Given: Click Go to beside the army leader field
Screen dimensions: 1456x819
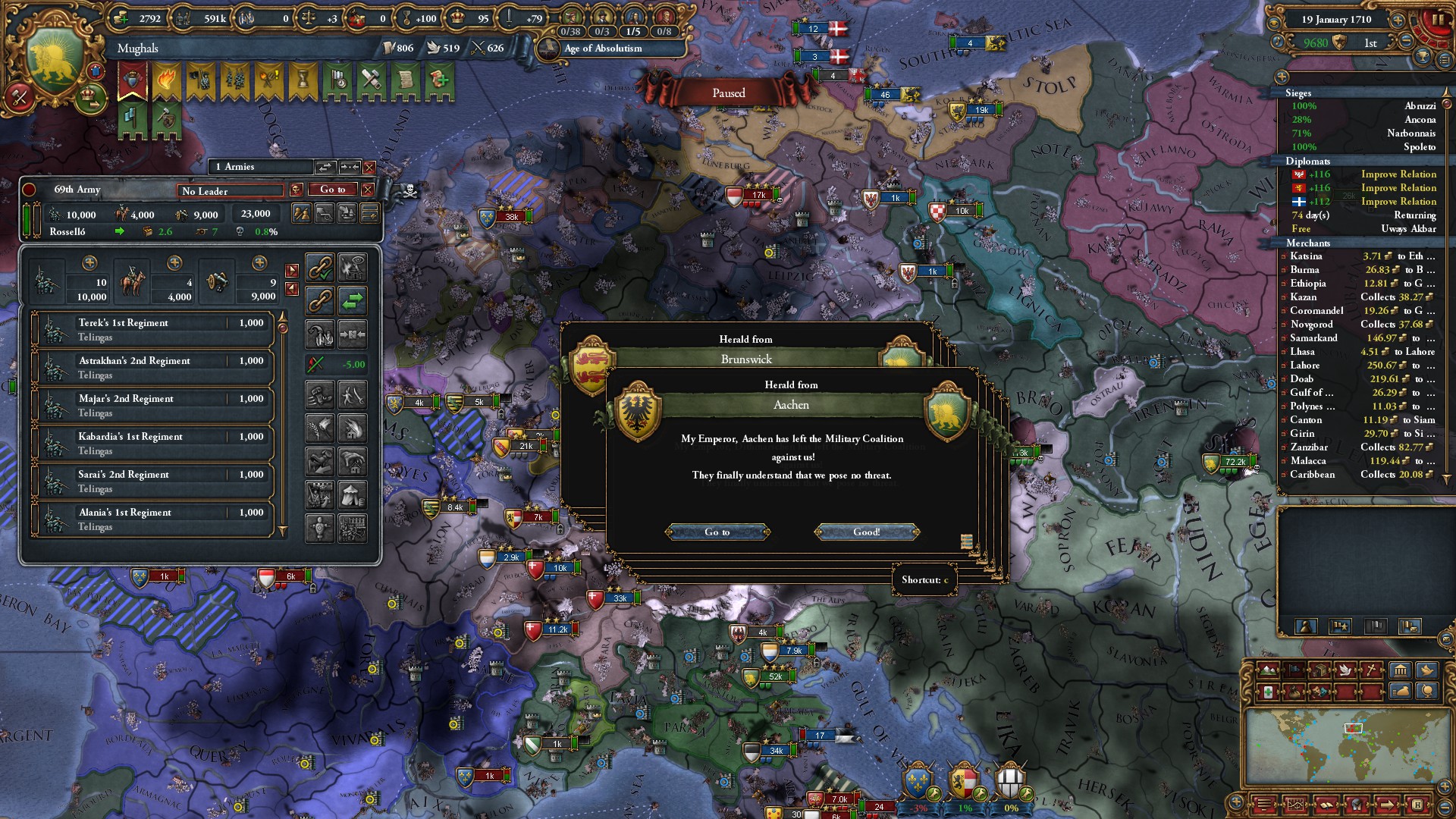Looking at the screenshot, I should click(x=333, y=190).
